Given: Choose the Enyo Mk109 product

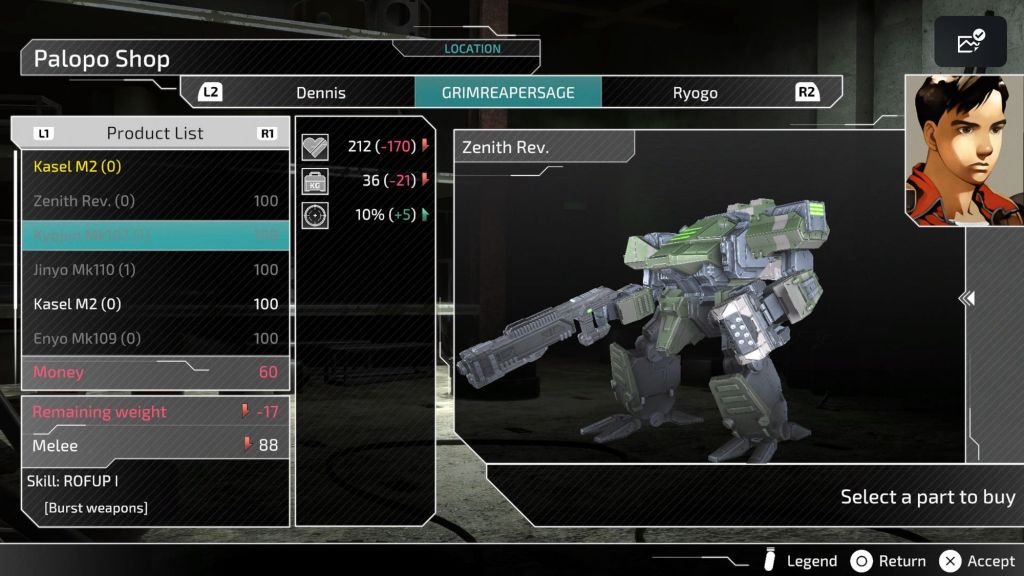Looking at the screenshot, I should pyautogui.click(x=155, y=338).
